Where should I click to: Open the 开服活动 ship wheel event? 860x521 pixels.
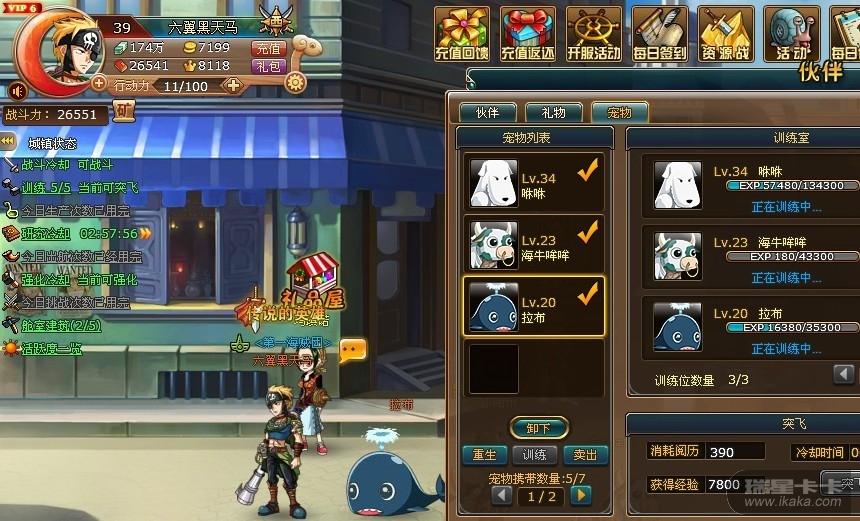pyautogui.click(x=594, y=34)
